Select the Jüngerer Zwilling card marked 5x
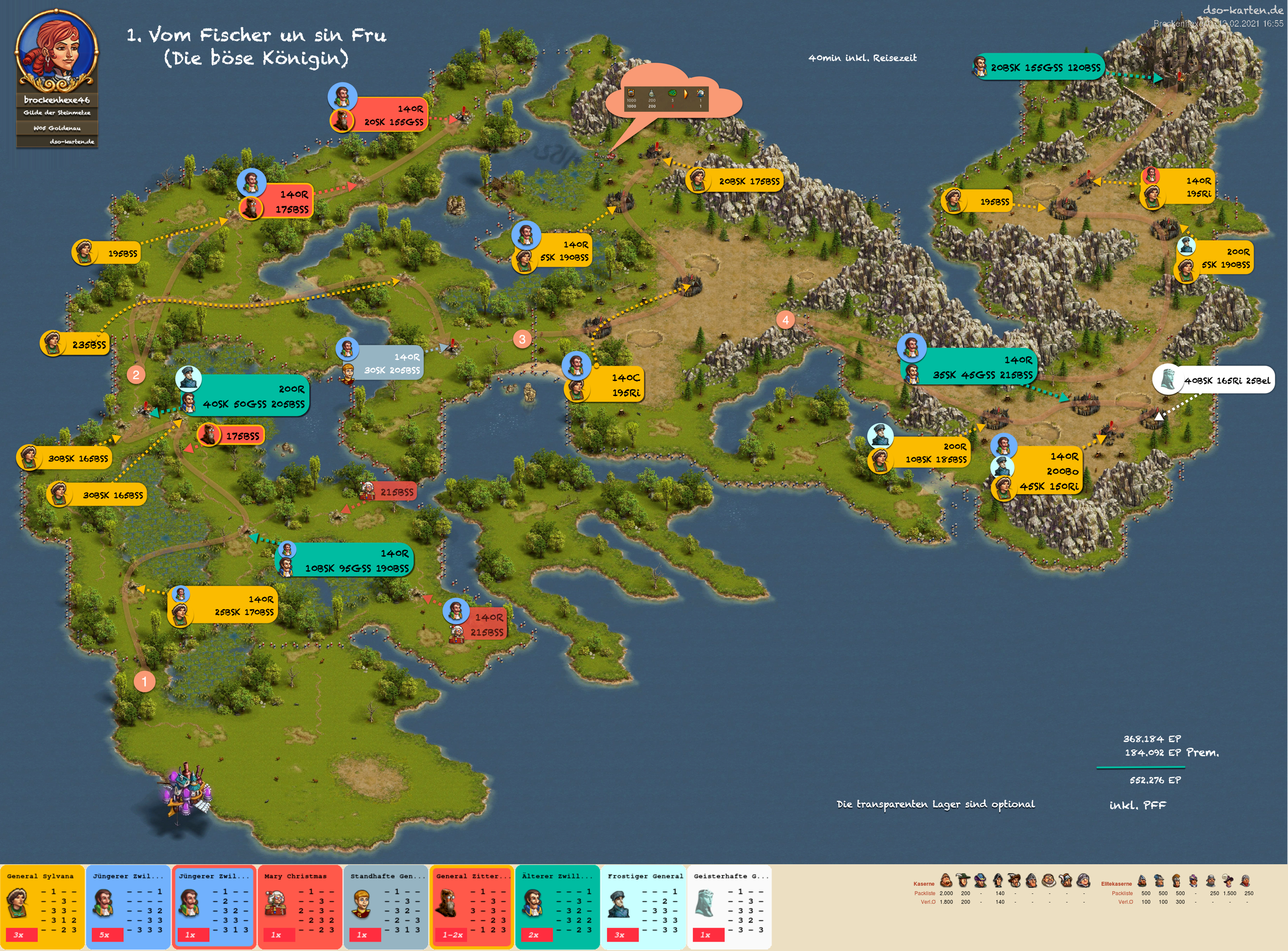The image size is (1288, 951). click(128, 905)
